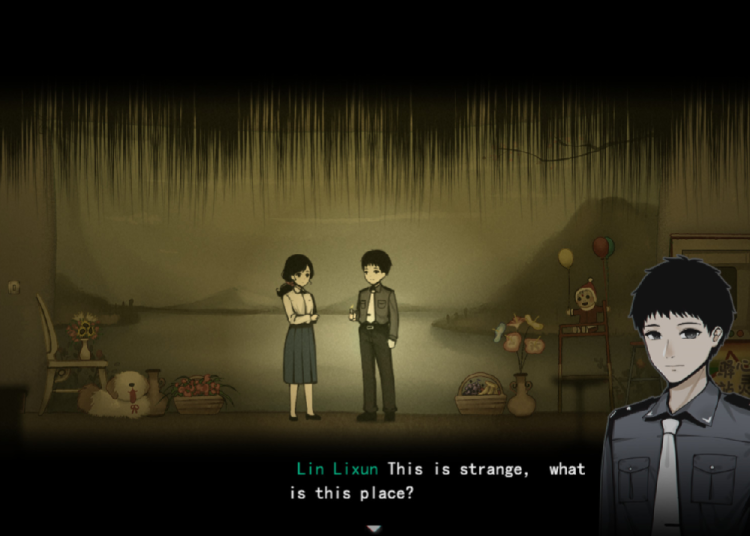Image resolution: width=750 pixels, height=536 pixels.
Task: Advance dialogue with the small down arrow
Action: [x=374, y=527]
